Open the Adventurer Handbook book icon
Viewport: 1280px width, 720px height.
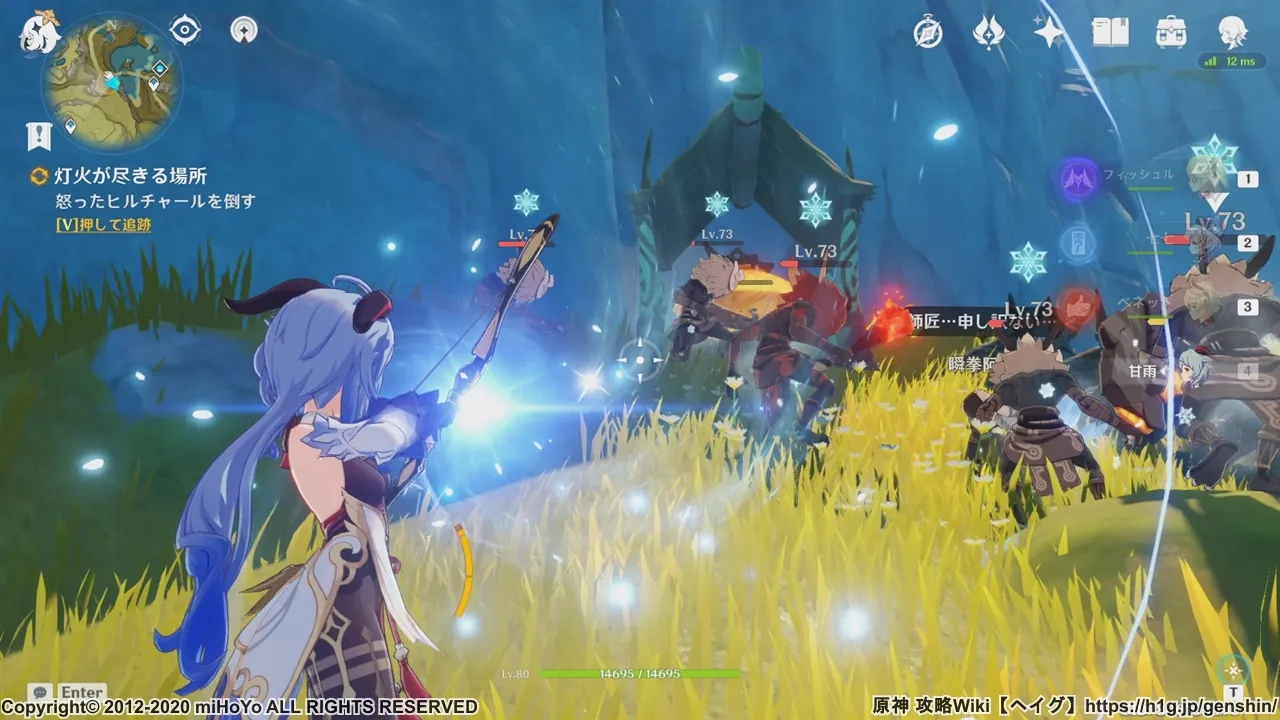1110,33
